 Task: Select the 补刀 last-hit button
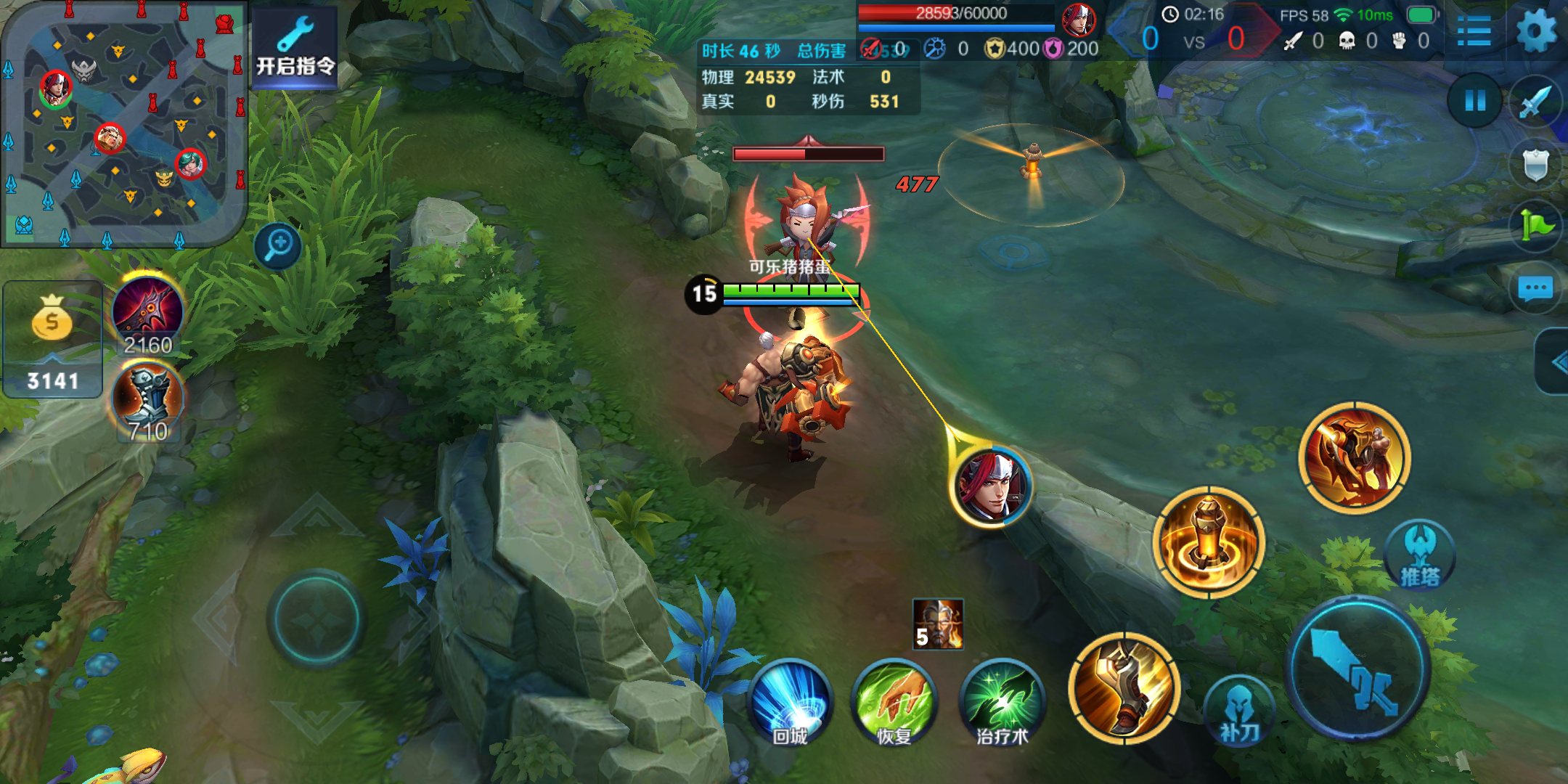(x=1238, y=711)
